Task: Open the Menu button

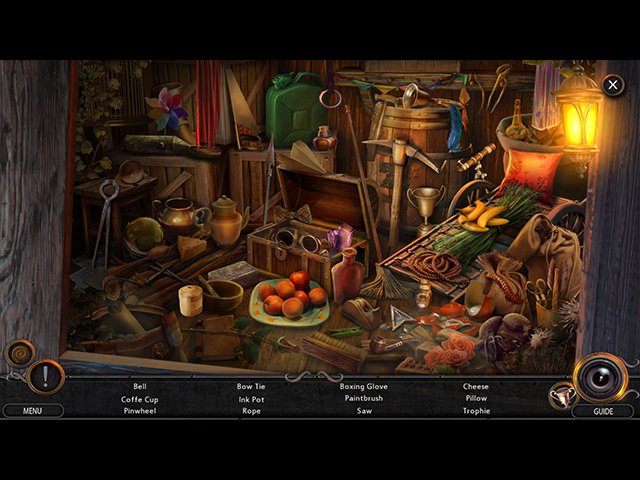Action: coord(32,410)
